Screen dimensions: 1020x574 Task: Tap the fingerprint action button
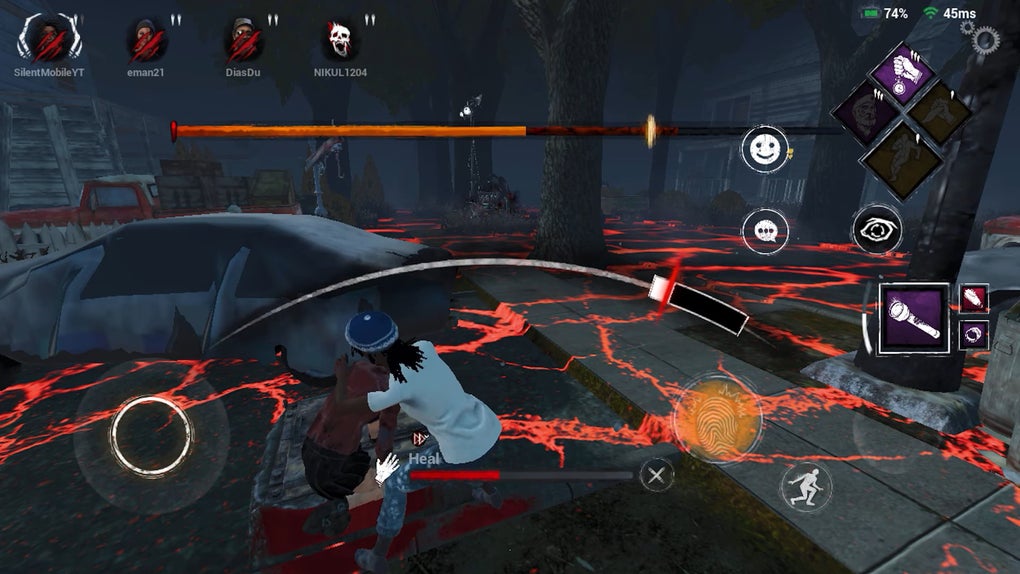(717, 418)
